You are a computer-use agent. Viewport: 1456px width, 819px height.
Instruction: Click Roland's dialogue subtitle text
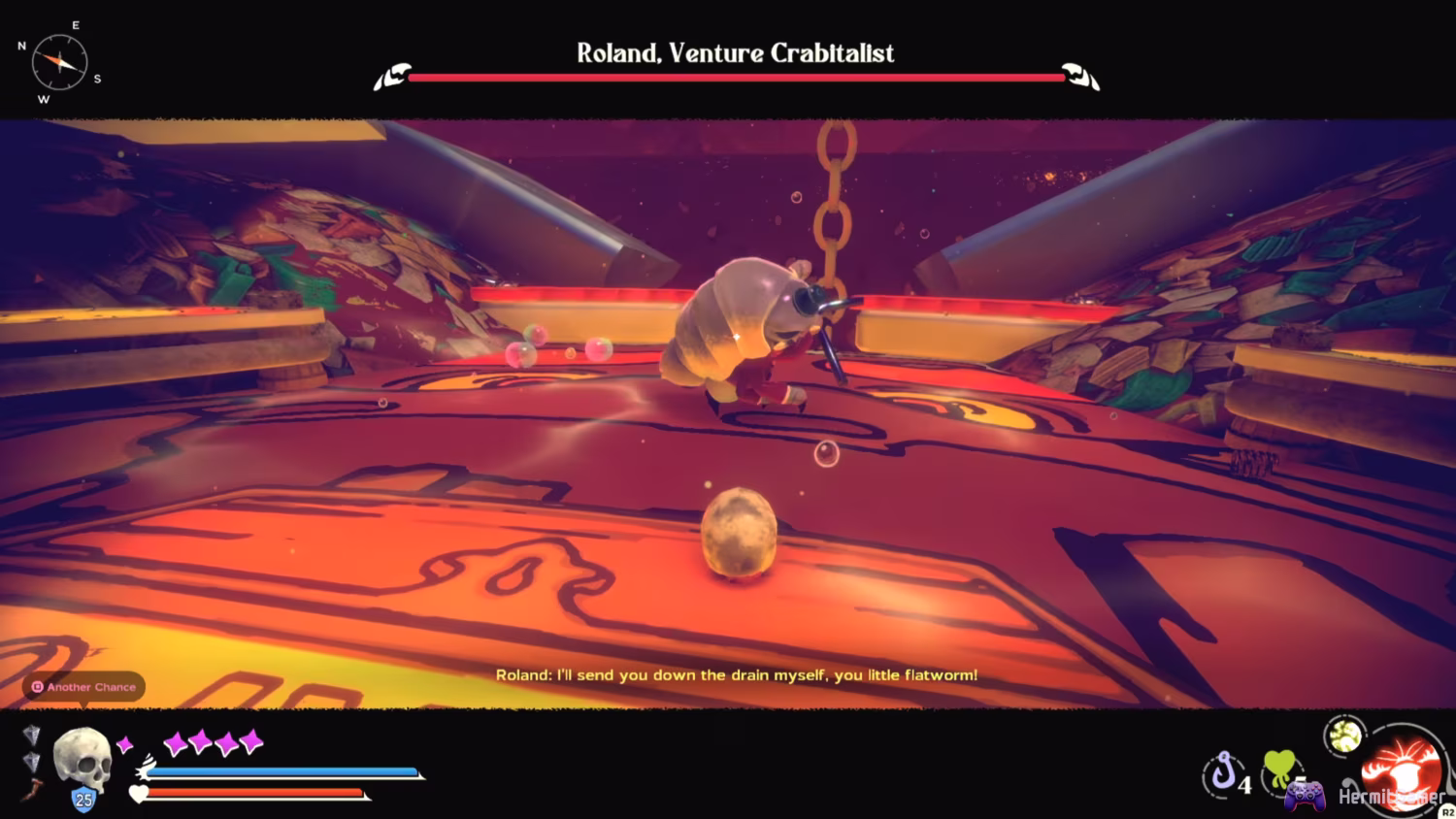click(736, 676)
